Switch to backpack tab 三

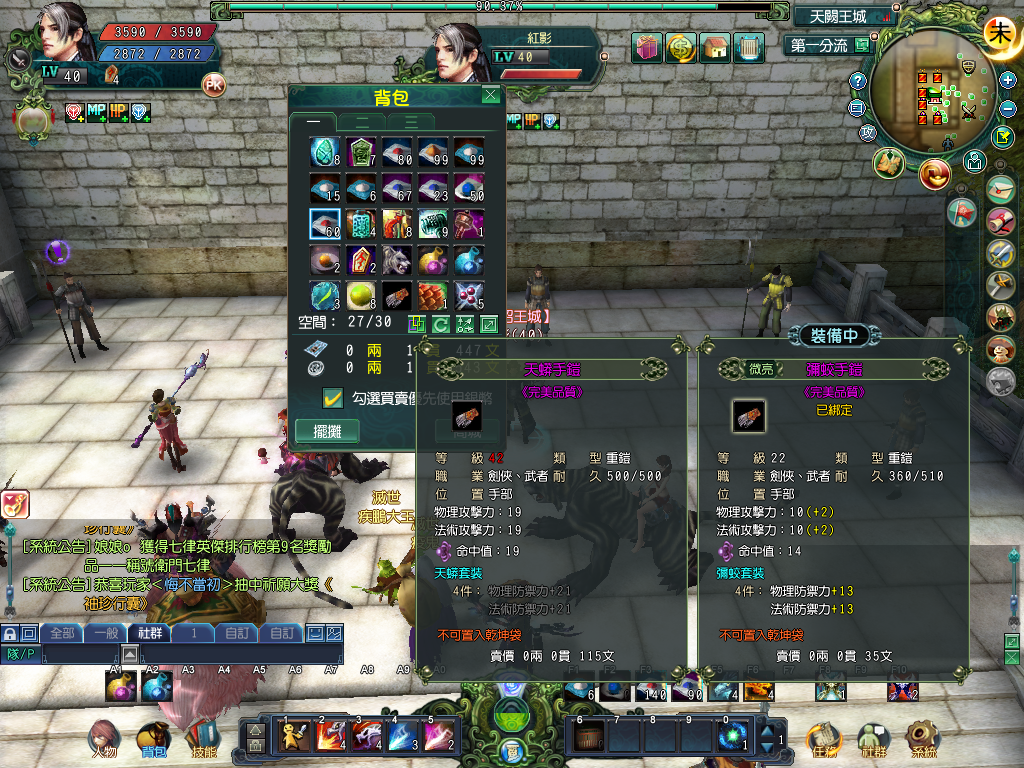(x=412, y=122)
